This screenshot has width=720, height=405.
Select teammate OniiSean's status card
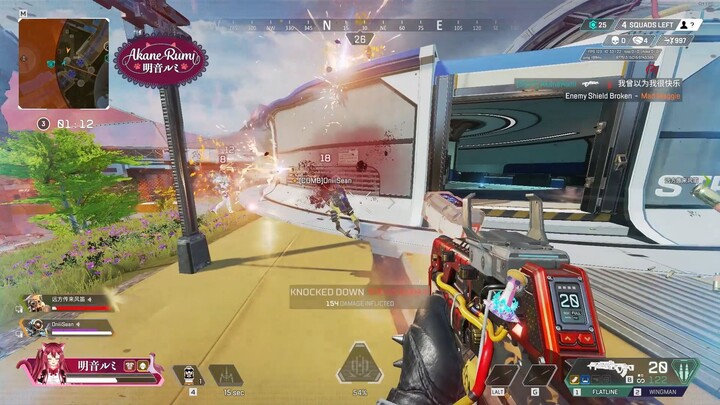pos(64,326)
